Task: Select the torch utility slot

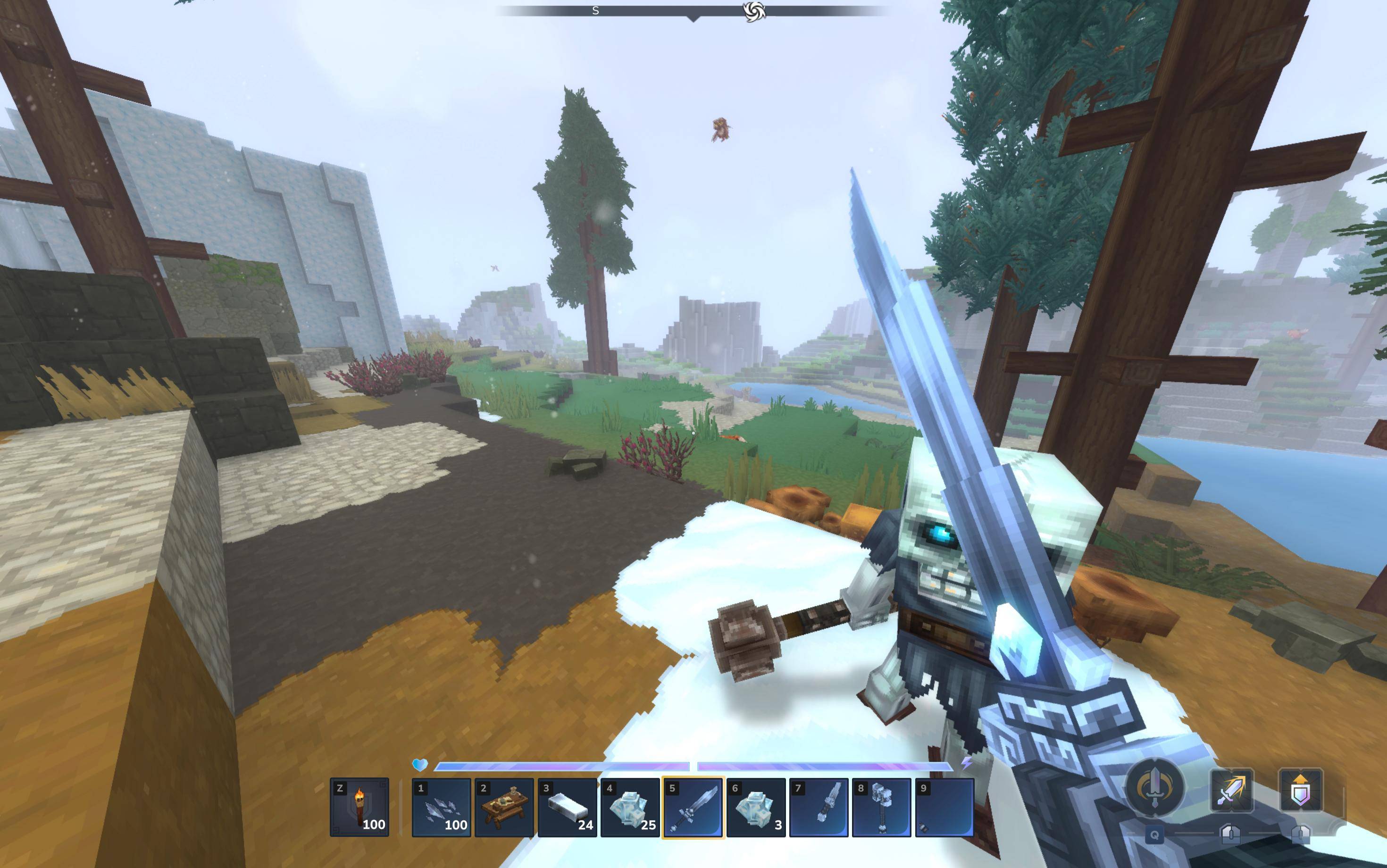Action: pos(359,807)
